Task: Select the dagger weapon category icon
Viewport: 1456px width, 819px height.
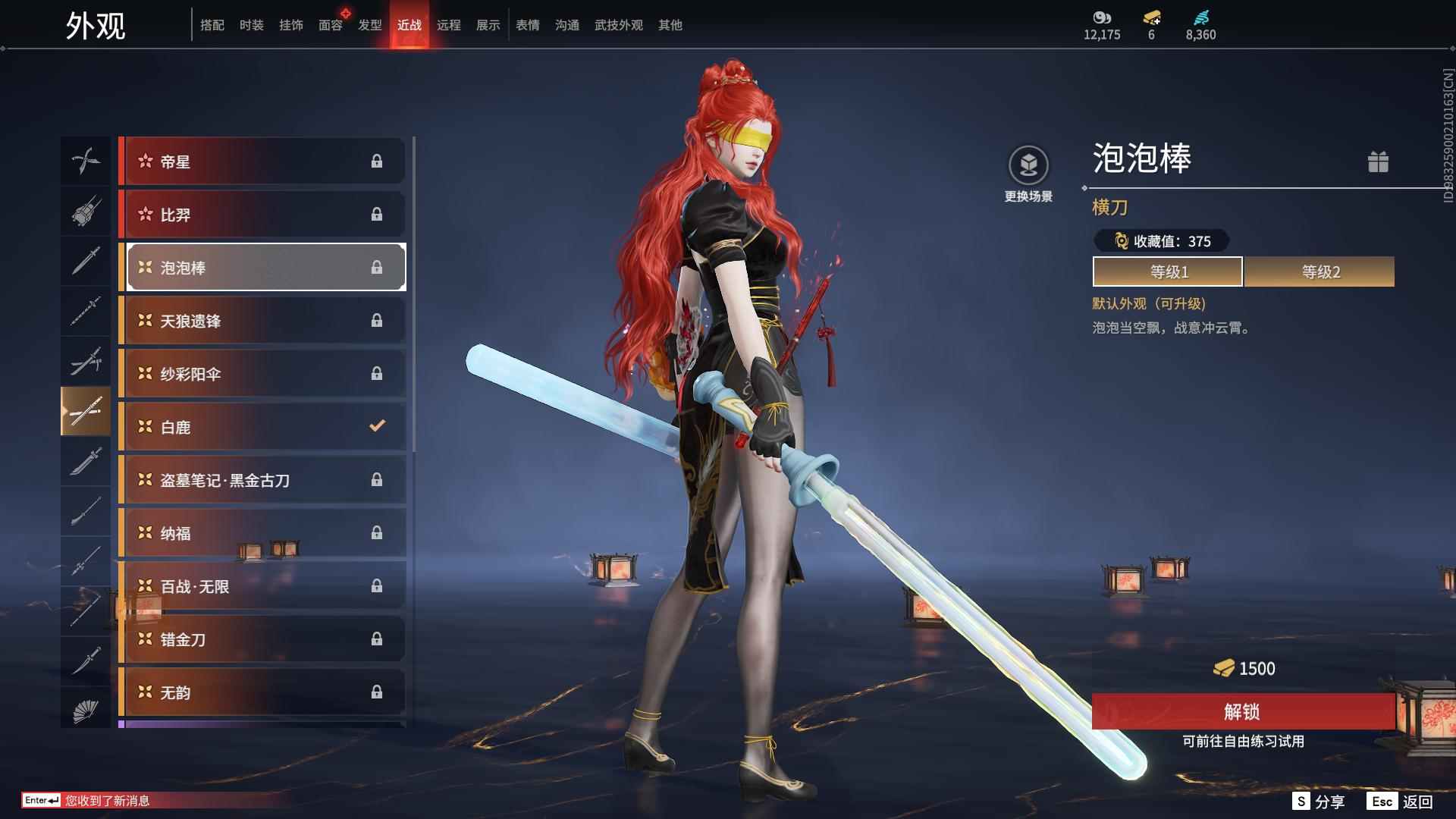Action: point(86,660)
